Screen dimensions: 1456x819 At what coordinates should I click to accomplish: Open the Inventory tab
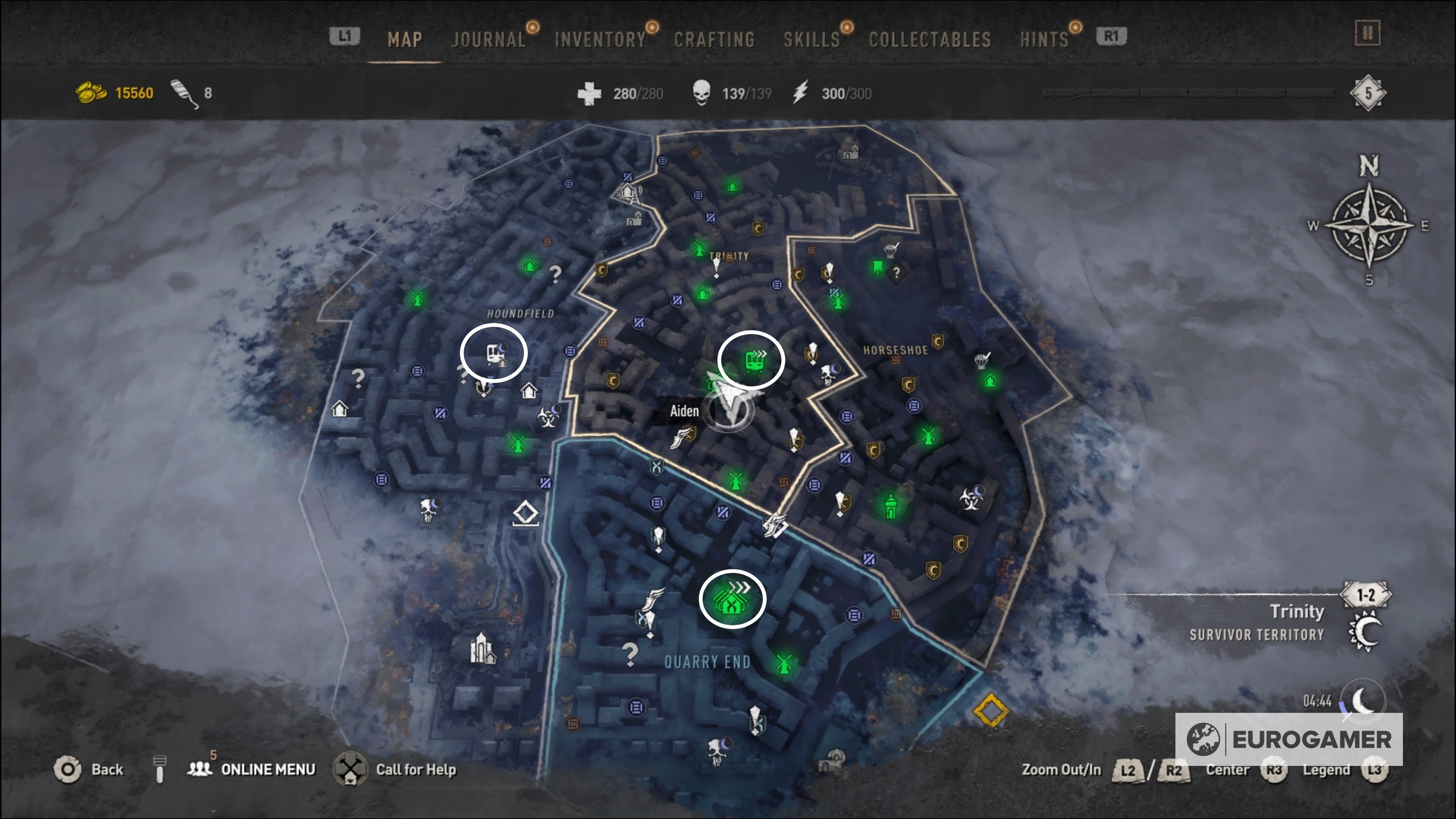600,39
